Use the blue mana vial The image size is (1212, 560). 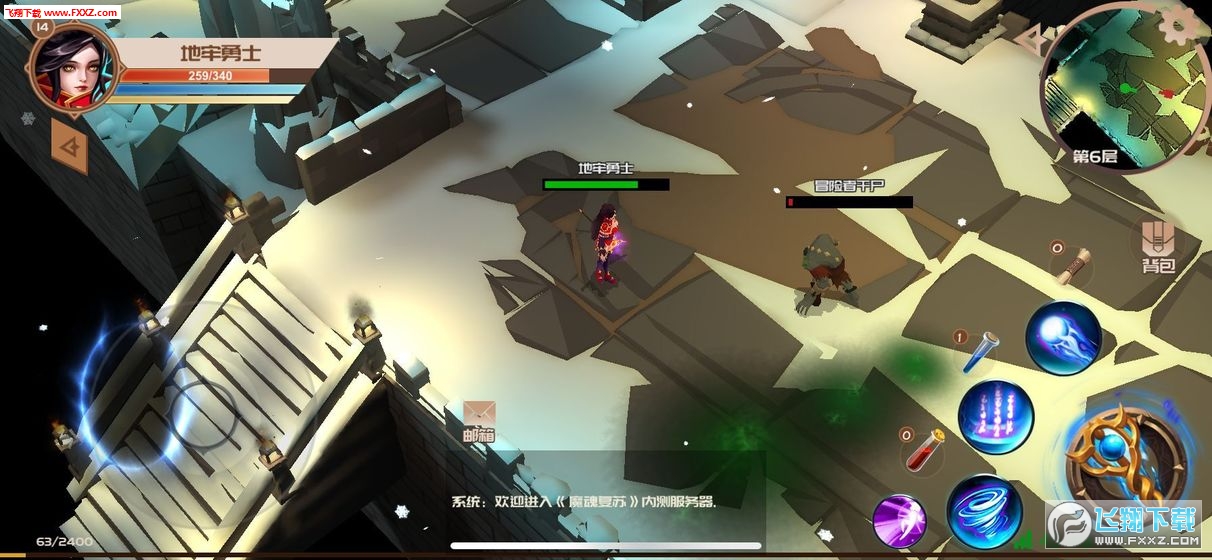(x=979, y=352)
